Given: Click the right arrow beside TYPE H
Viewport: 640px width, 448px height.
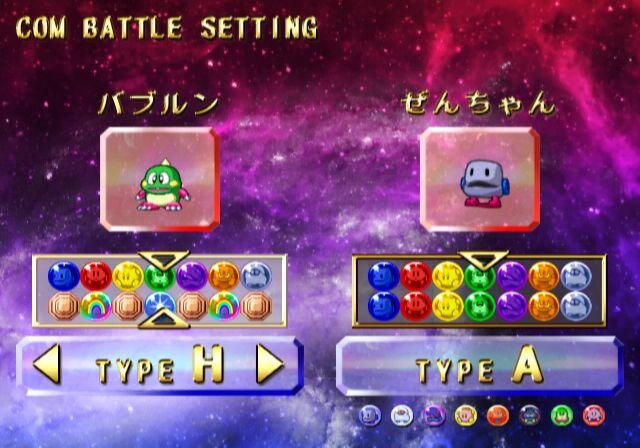Looking at the screenshot, I should point(269,366).
